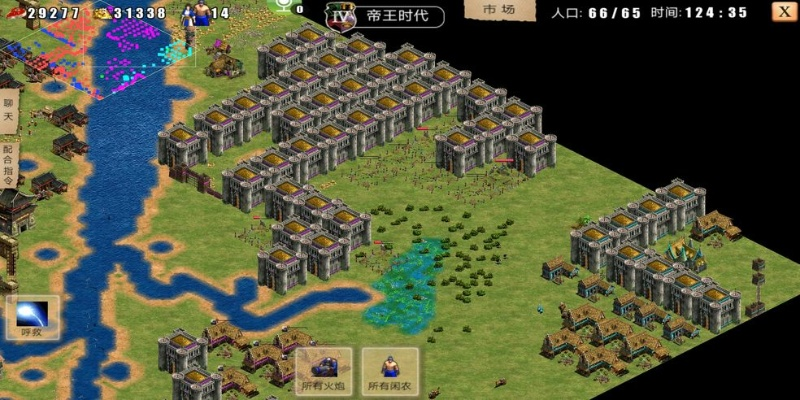Open the 市场 market button
Viewport: 800px width, 400px height.
point(499,10)
